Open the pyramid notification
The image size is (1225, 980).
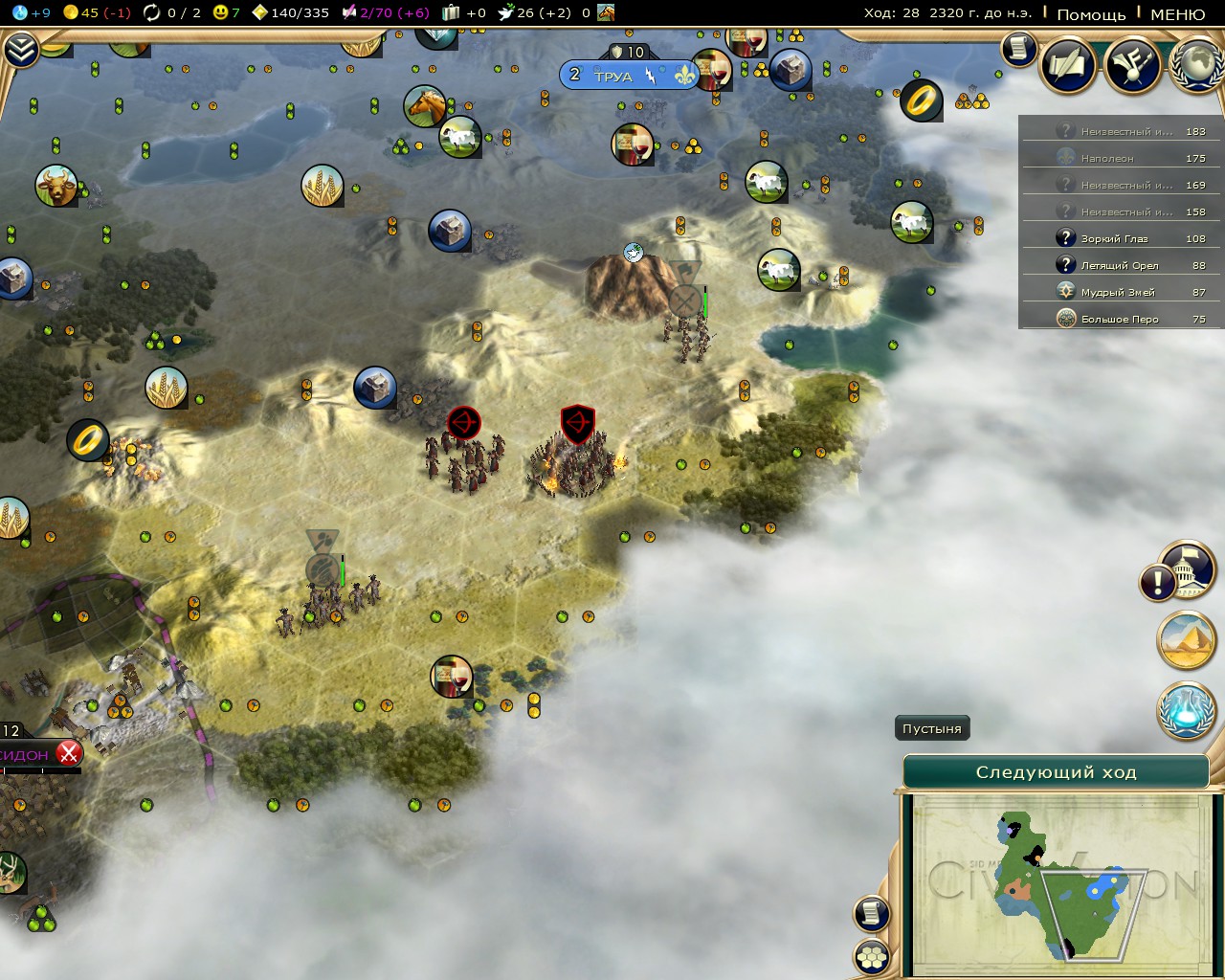pos(1187,640)
